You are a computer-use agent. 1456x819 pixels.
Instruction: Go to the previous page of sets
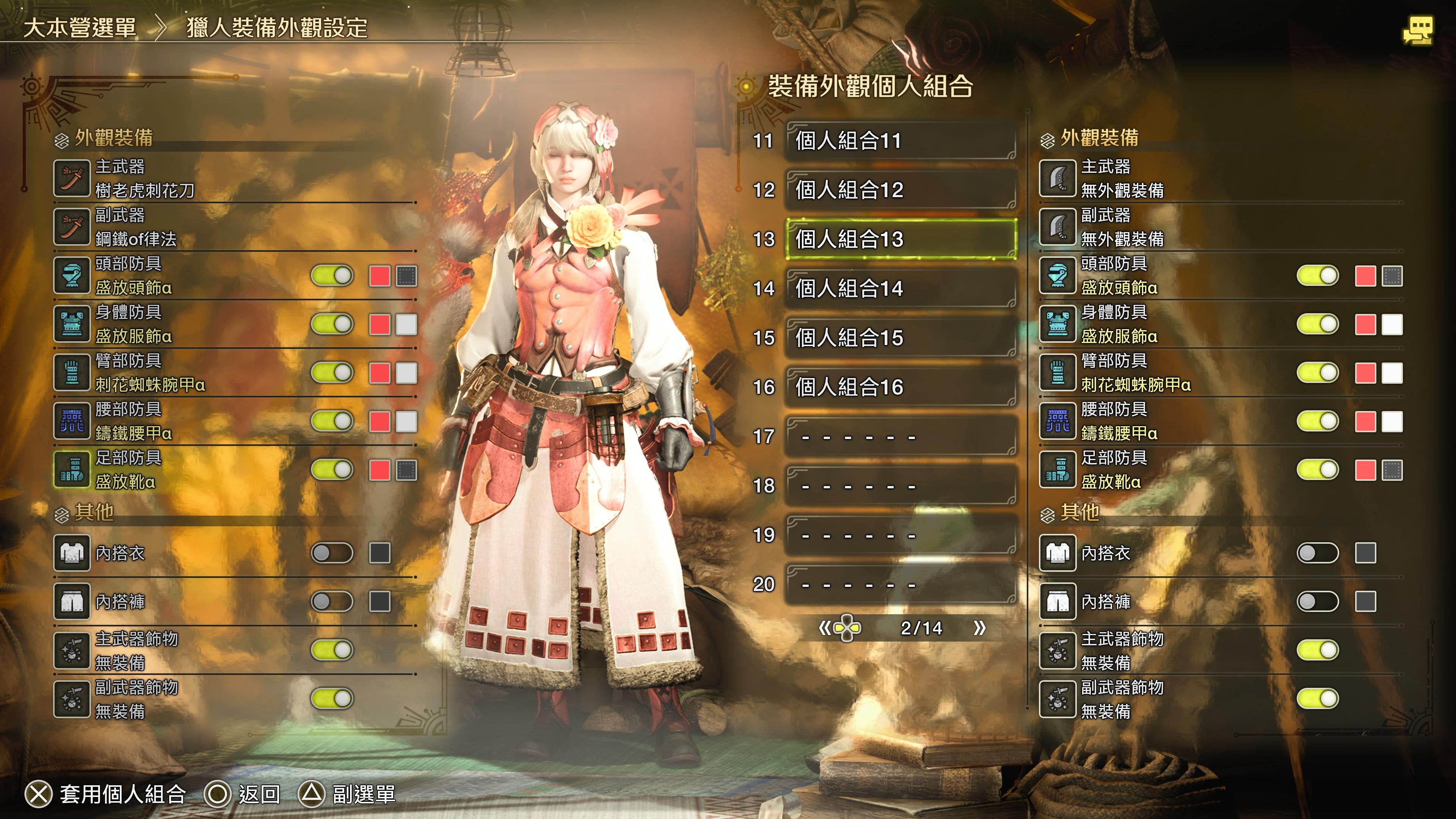[x=825, y=628]
